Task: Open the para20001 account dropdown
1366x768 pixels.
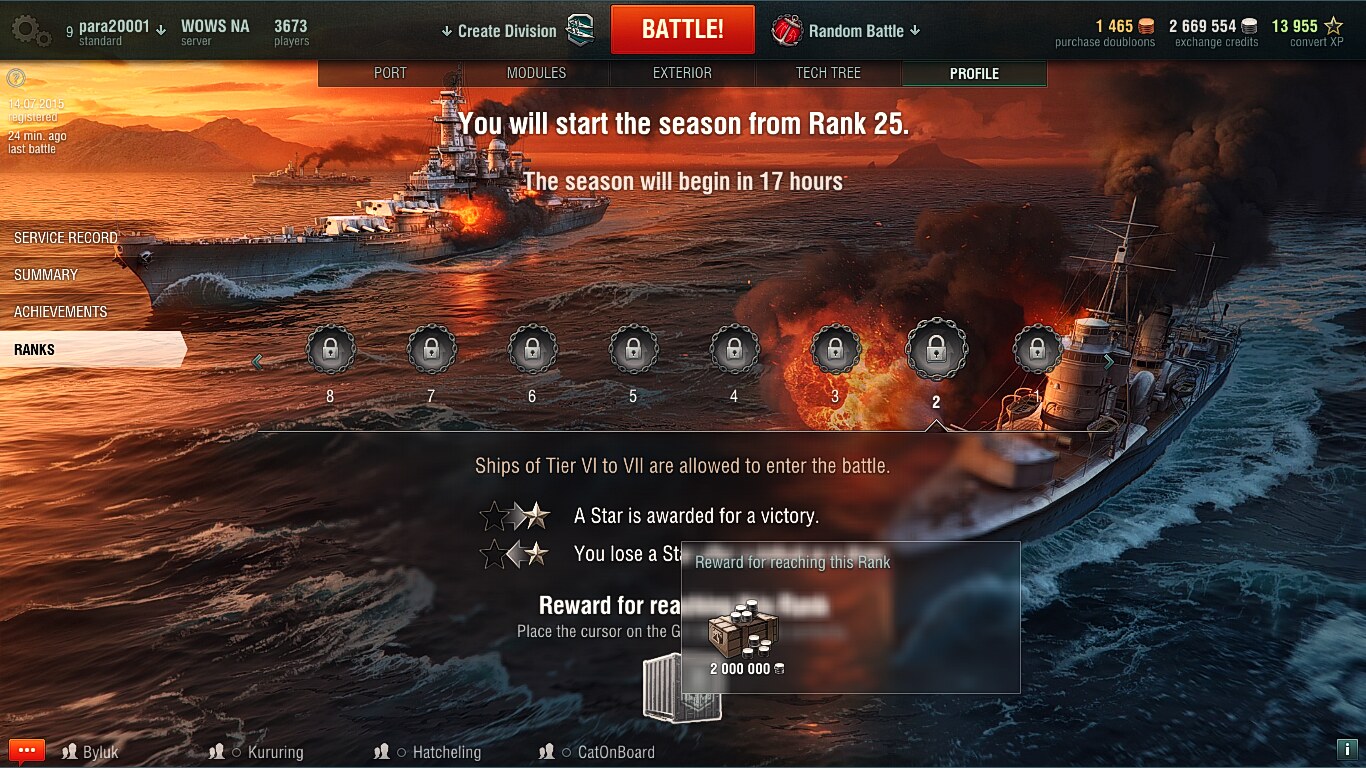Action: coord(121,28)
